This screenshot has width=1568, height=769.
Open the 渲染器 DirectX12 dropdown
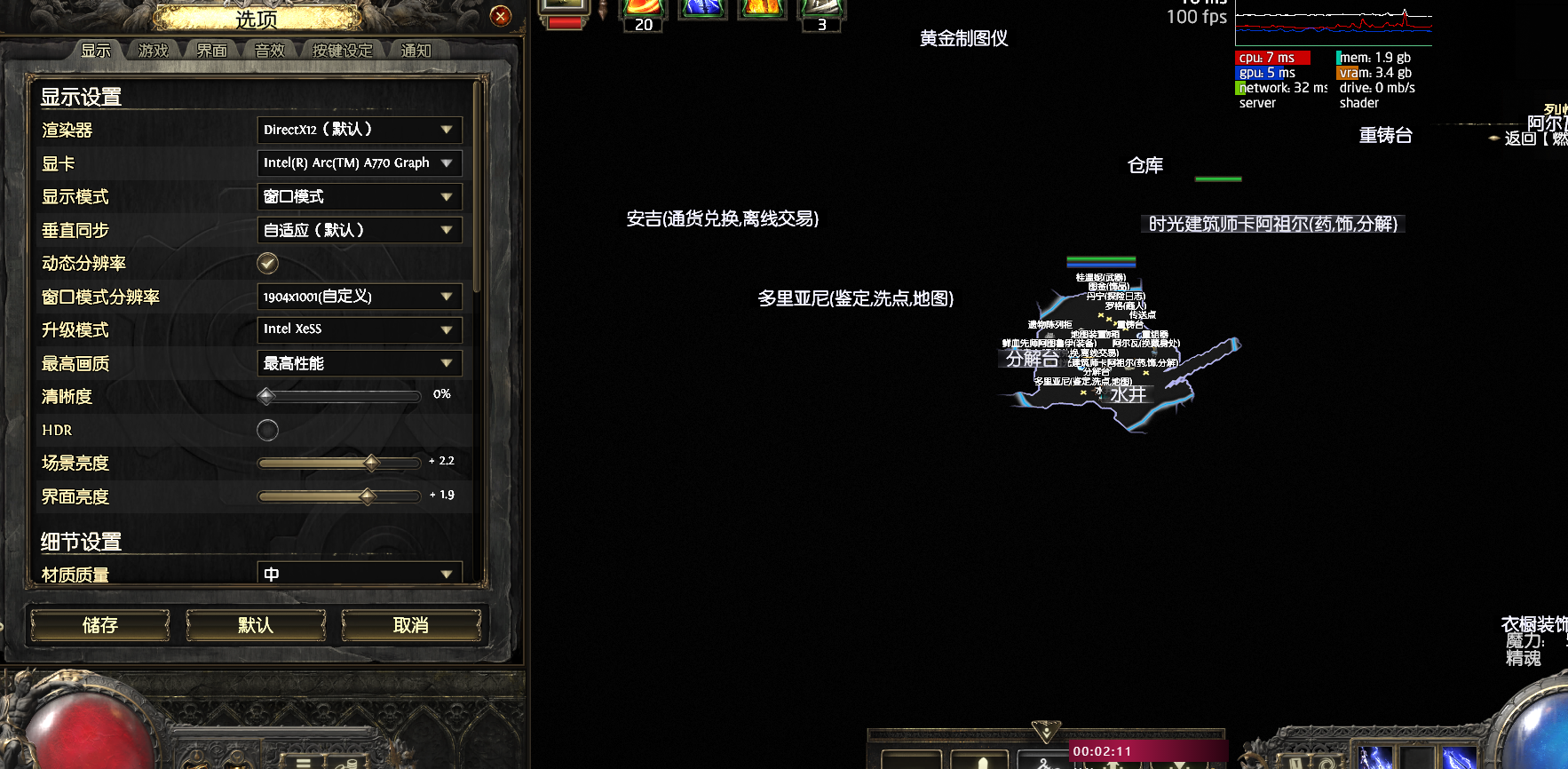359,130
